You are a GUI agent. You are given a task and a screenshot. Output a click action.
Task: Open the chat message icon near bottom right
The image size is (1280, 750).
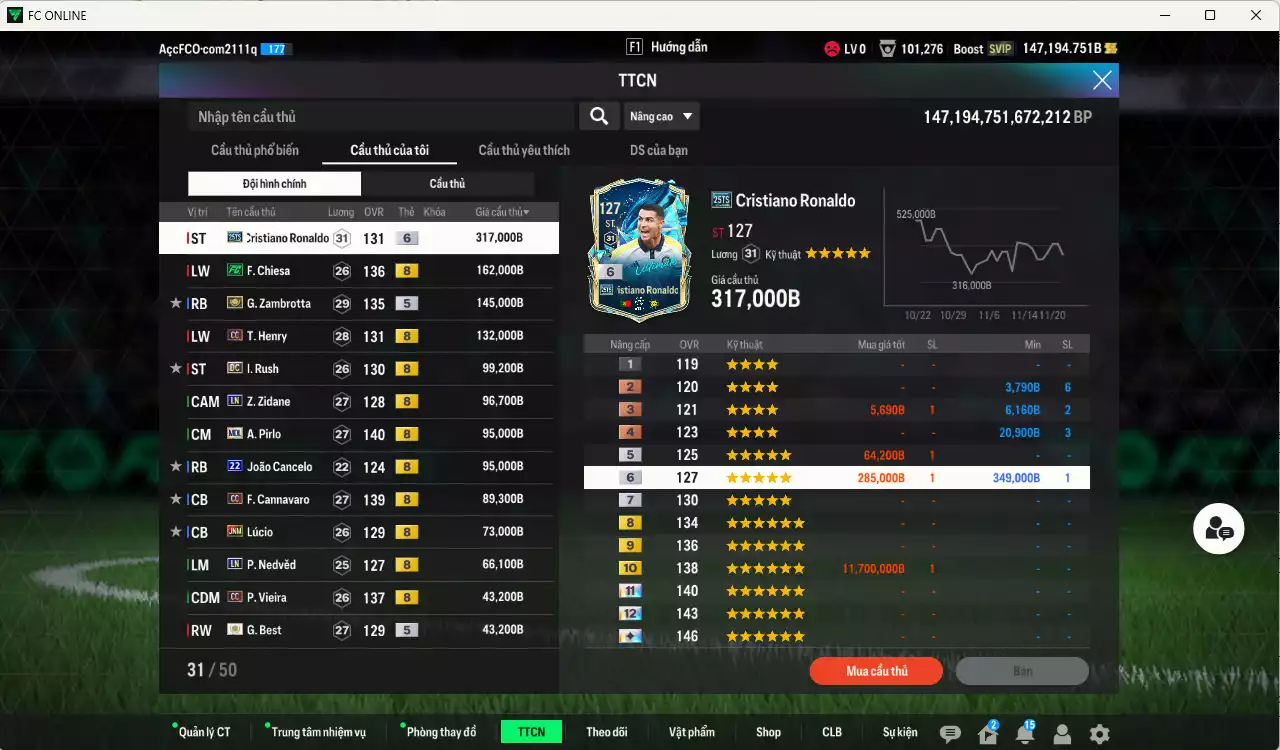(x=953, y=731)
